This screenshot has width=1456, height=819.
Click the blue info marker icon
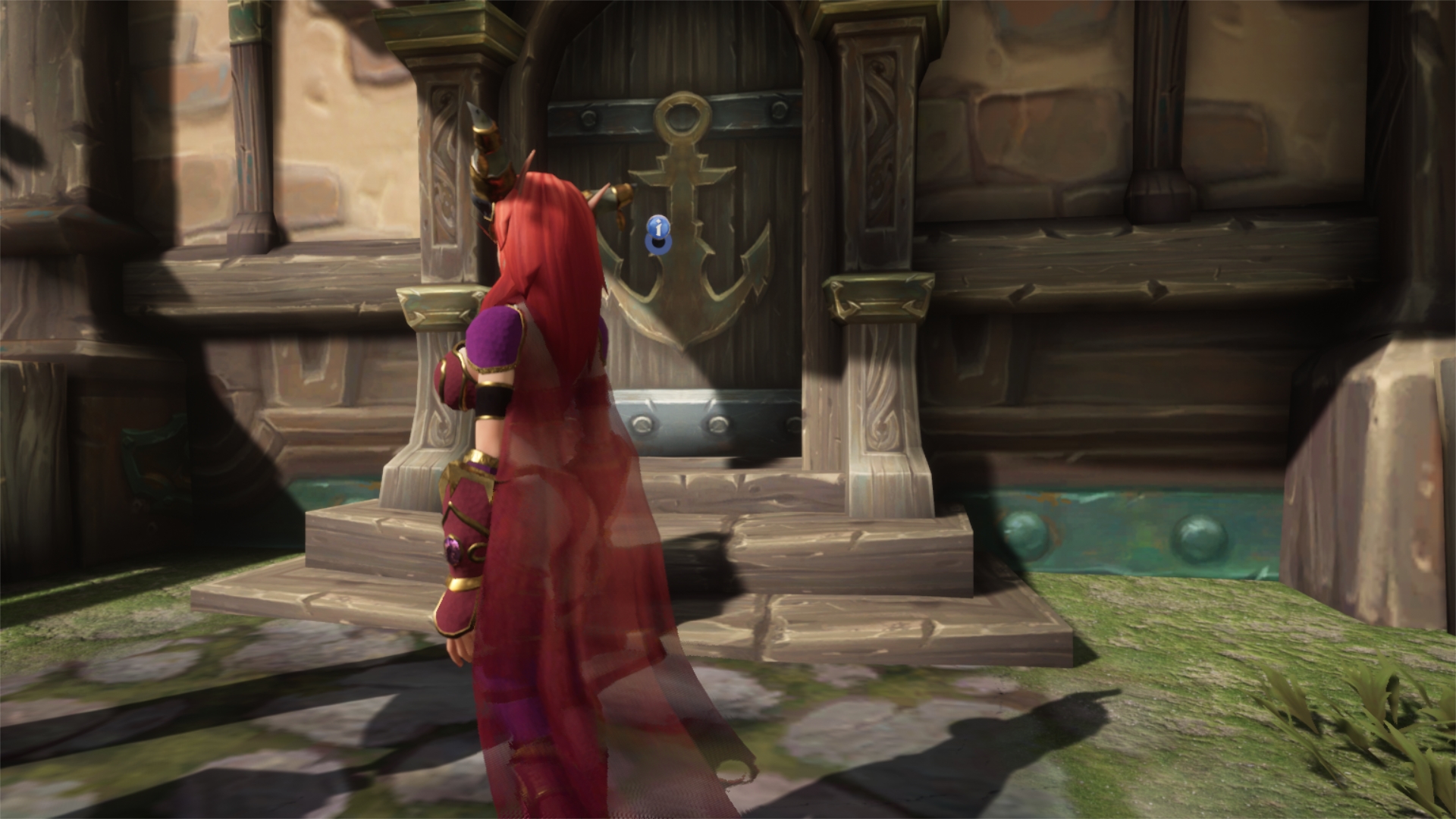click(x=659, y=227)
